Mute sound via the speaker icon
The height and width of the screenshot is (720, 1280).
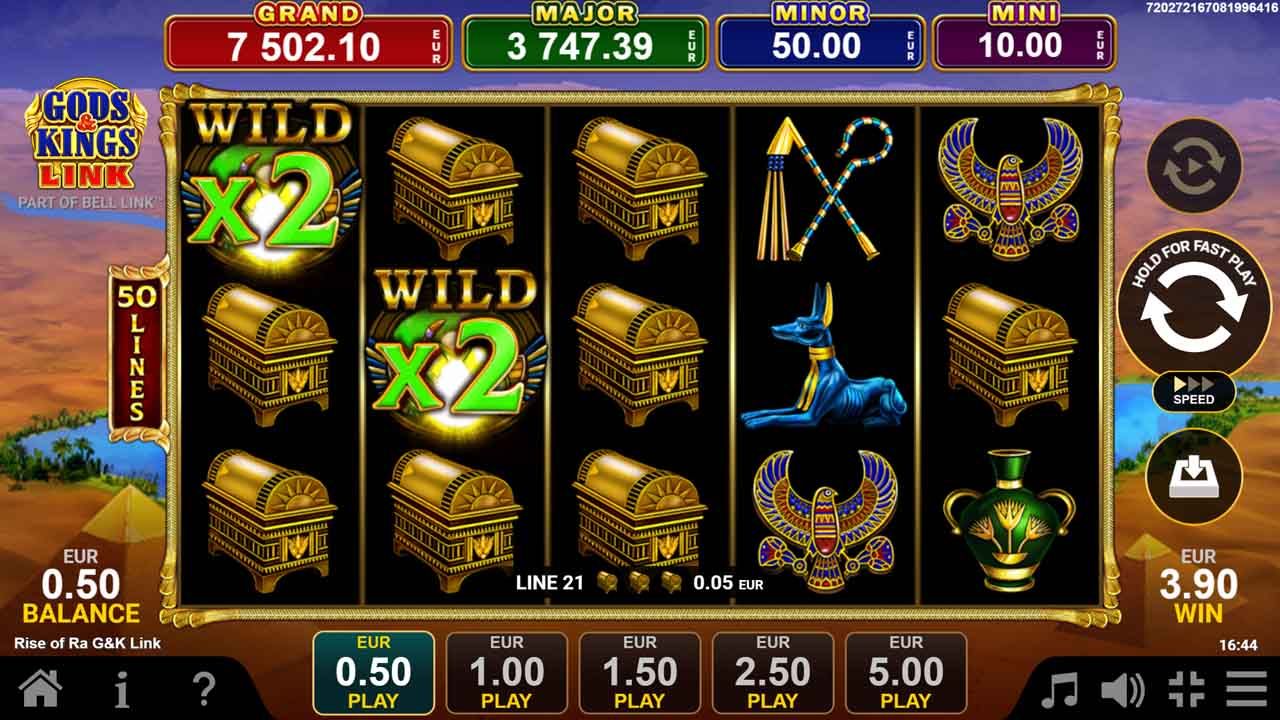coord(1124,686)
